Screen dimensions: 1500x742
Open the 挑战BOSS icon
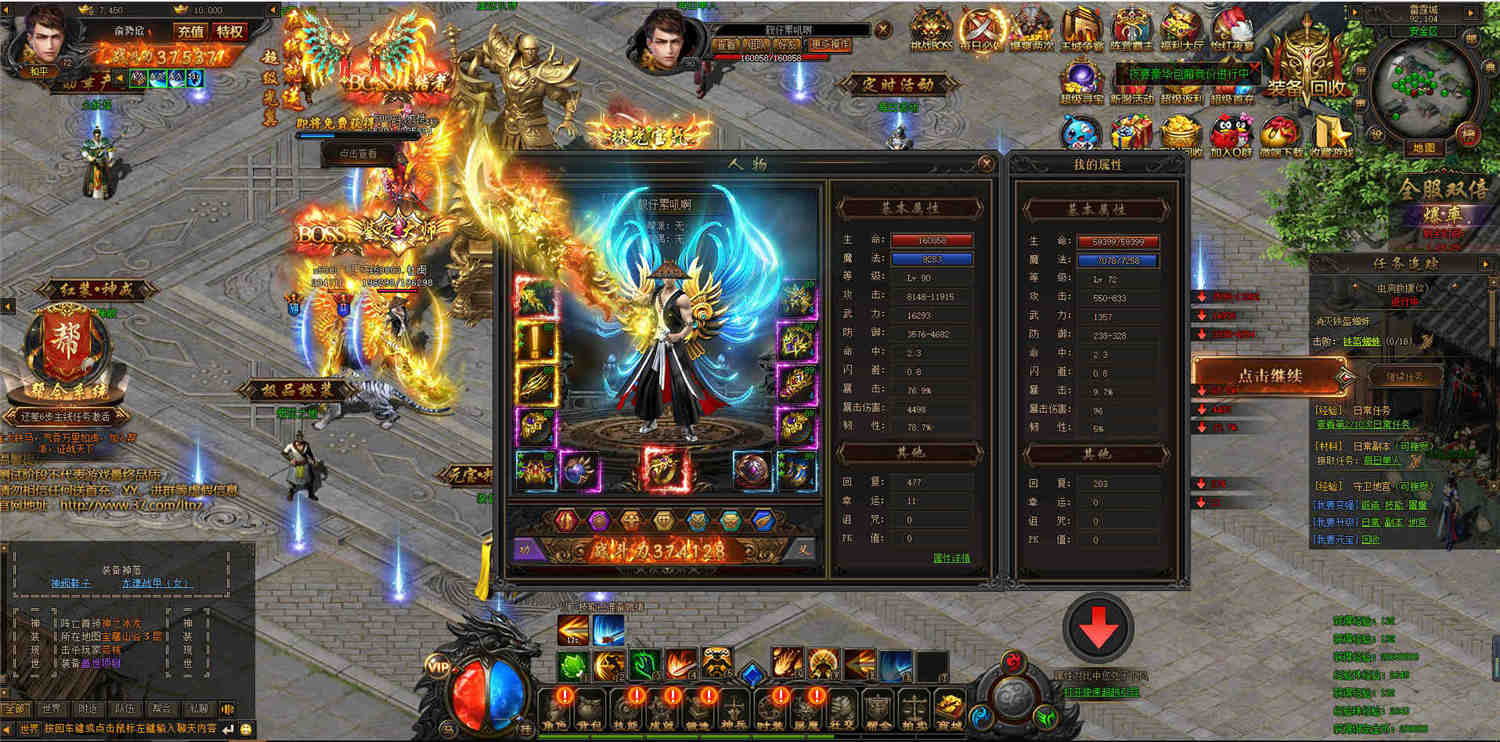pos(930,31)
